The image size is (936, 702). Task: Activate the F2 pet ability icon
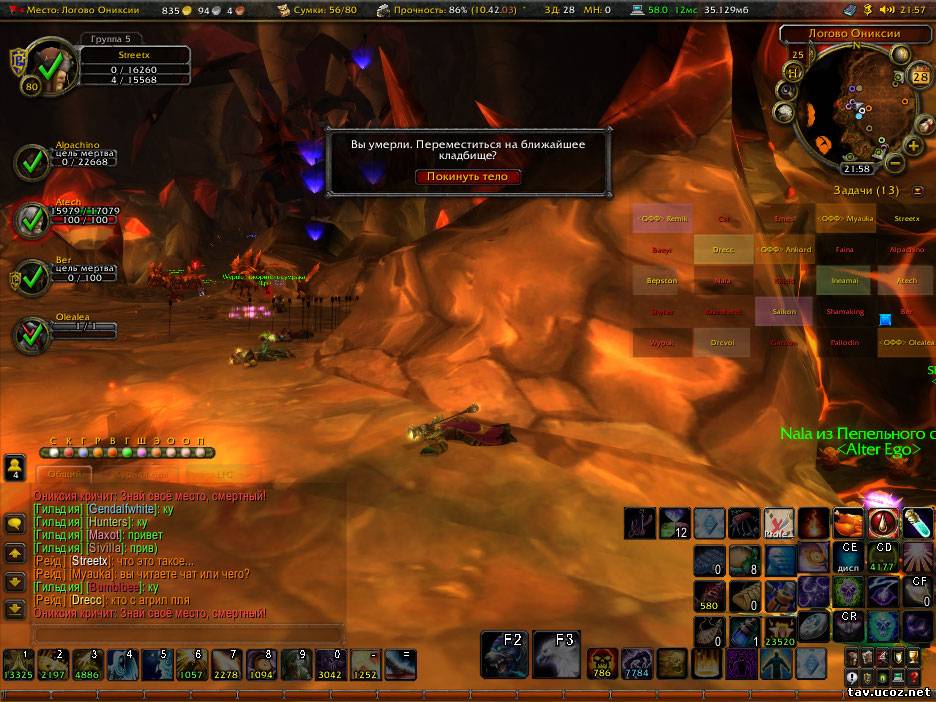pyautogui.click(x=504, y=655)
